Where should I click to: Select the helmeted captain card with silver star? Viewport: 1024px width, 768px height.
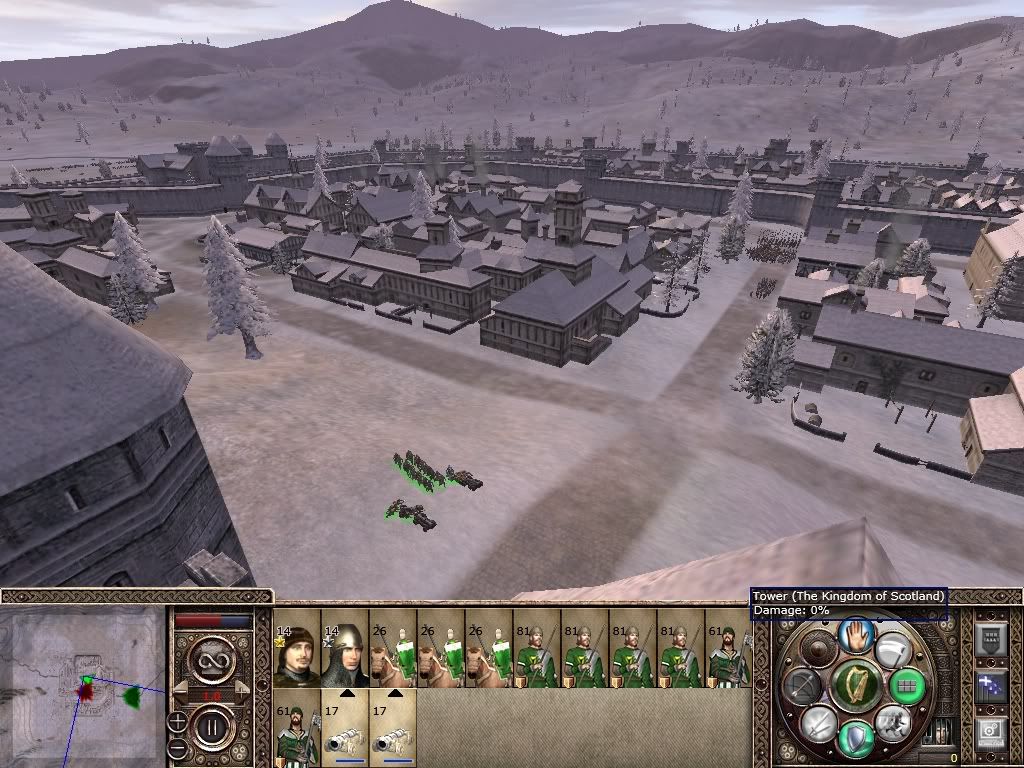(x=344, y=649)
